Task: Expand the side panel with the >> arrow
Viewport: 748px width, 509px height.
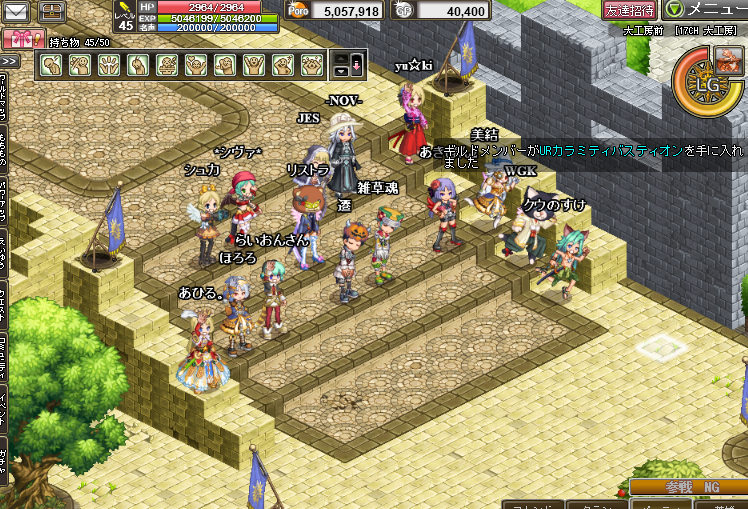Action: click(x=9, y=62)
